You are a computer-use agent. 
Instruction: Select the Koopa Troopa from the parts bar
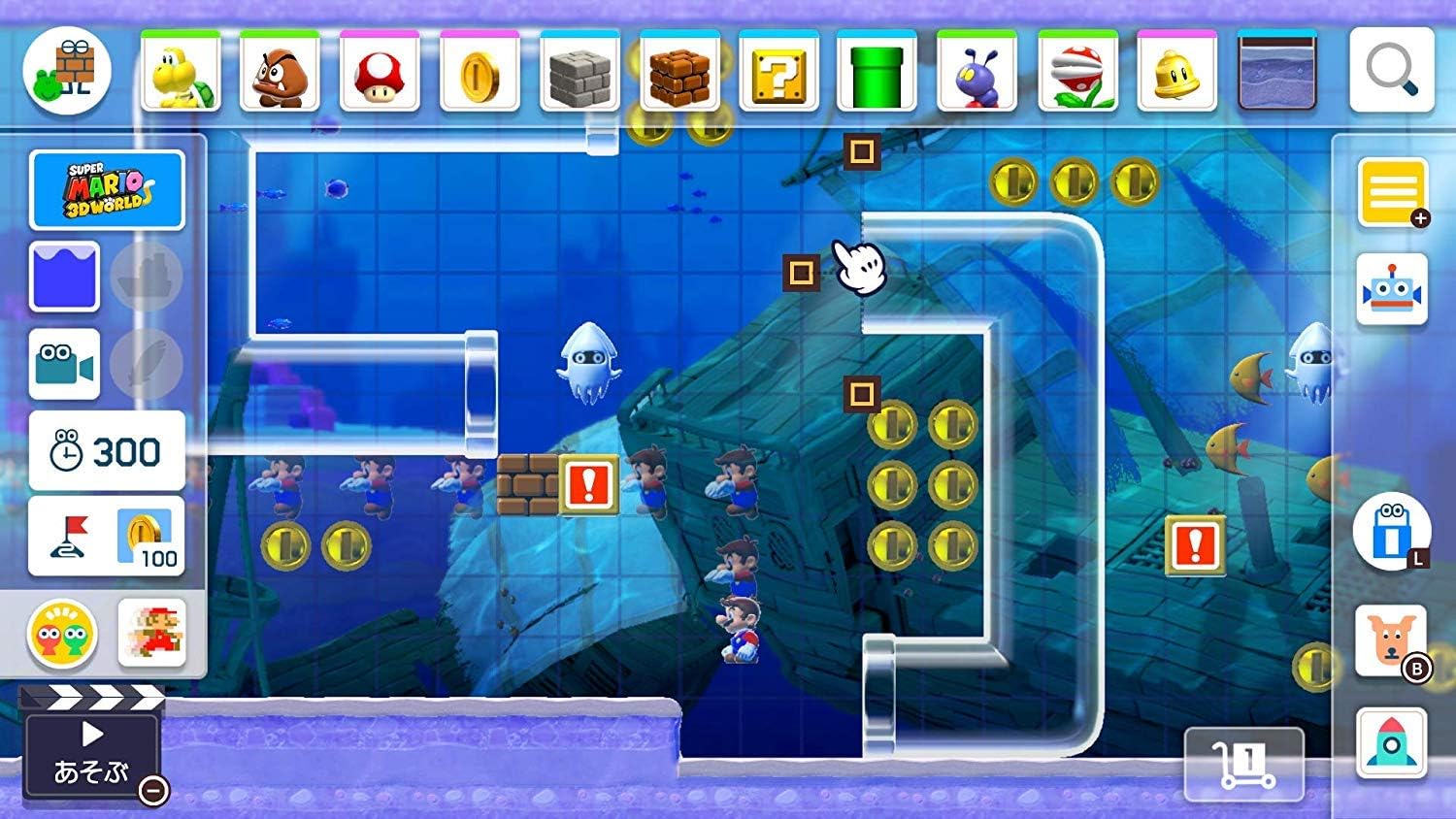181,72
